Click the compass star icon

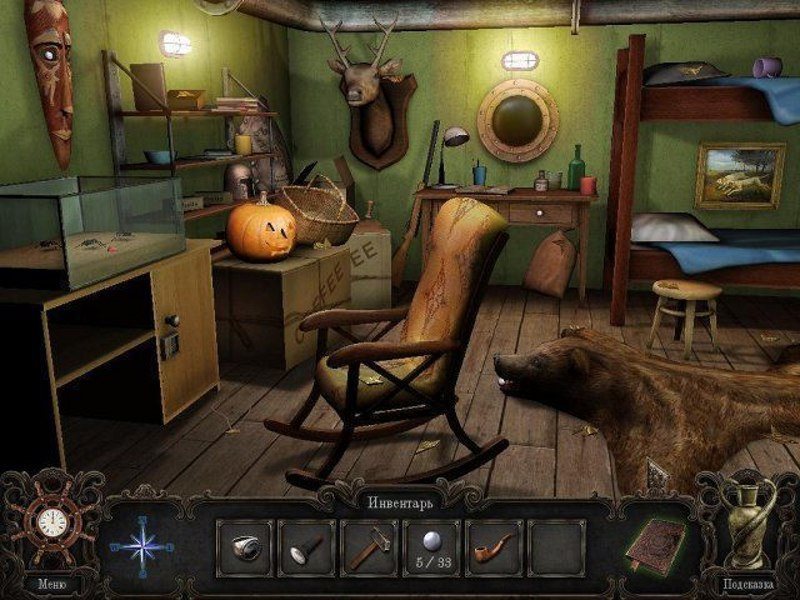(141, 546)
